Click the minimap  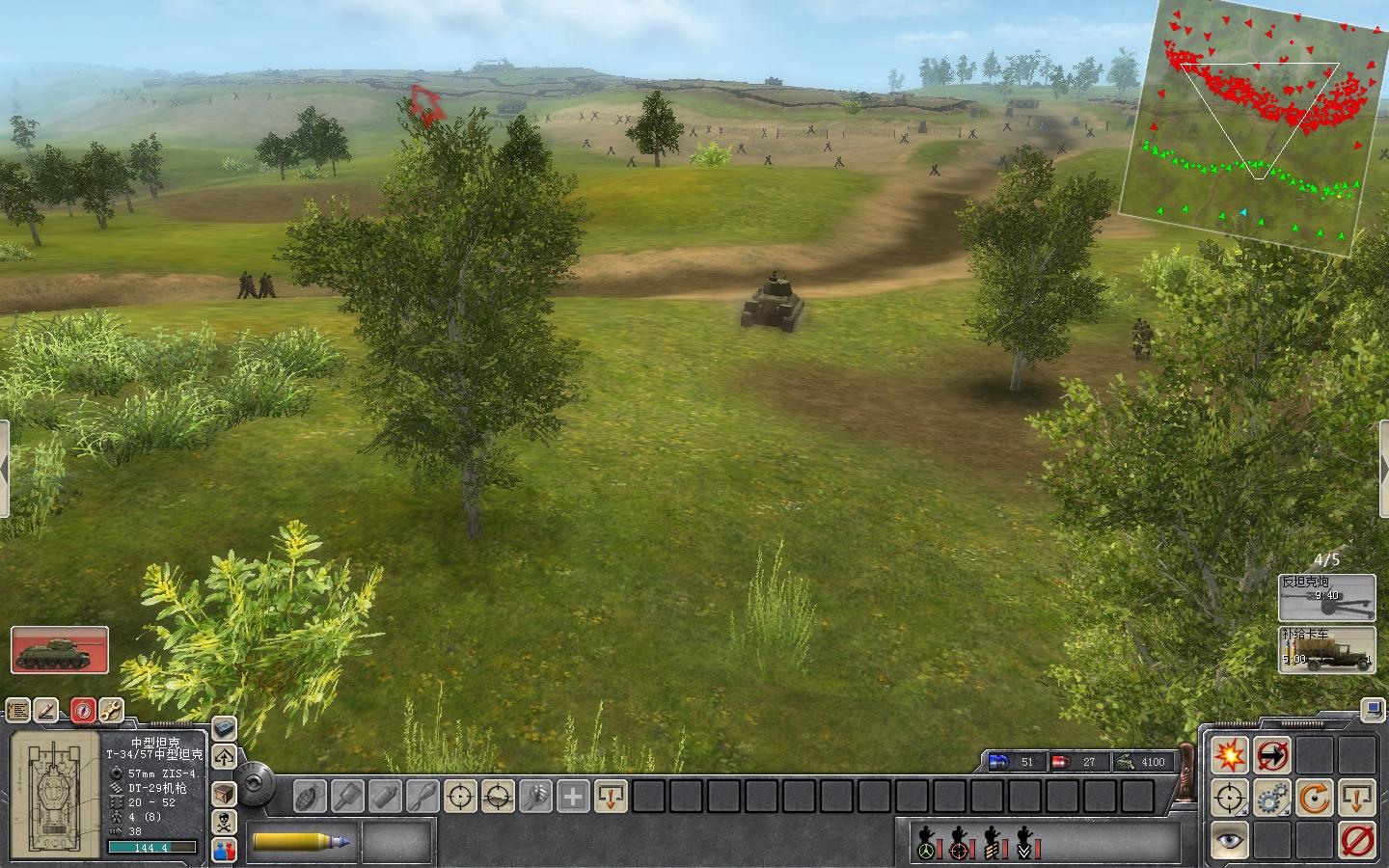(1254, 125)
